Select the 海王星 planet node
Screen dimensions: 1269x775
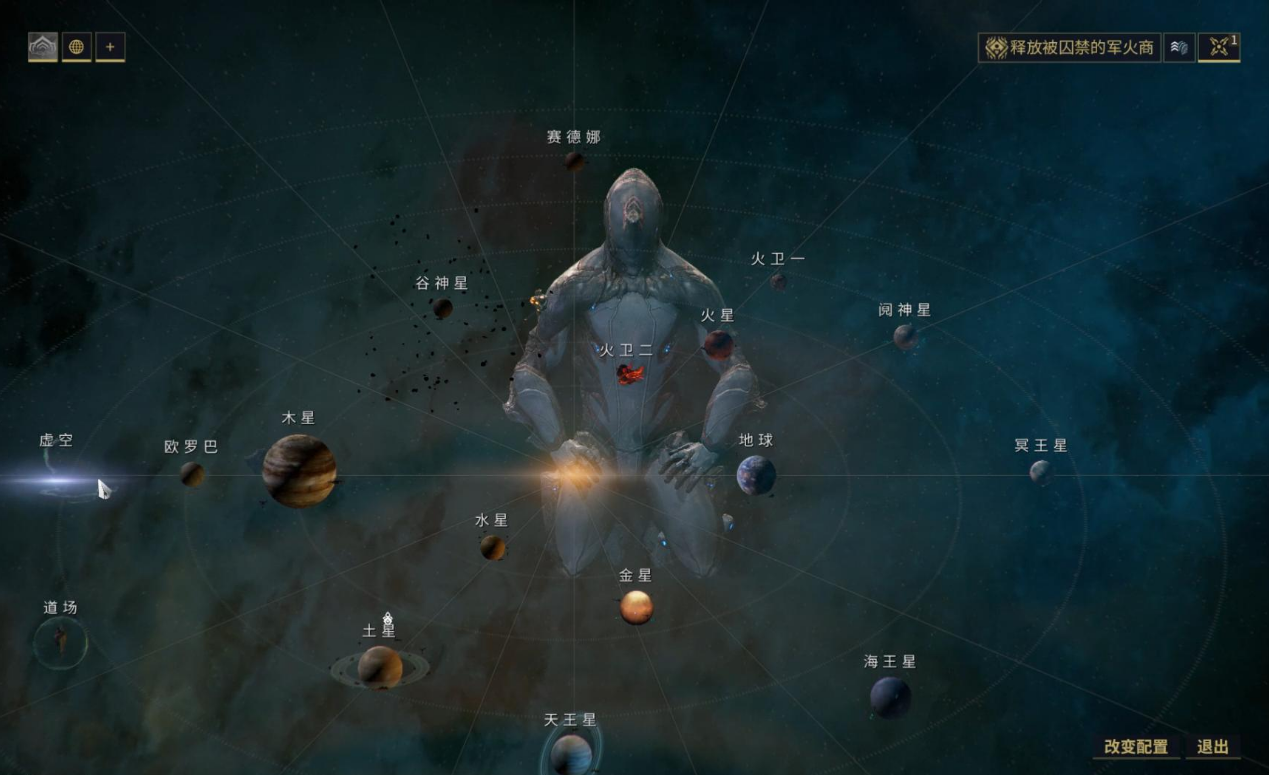tap(890, 696)
